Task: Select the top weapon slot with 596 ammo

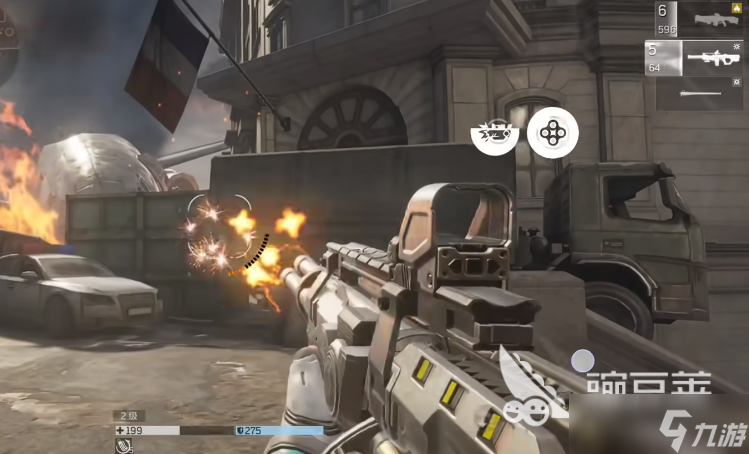Action: (x=699, y=20)
